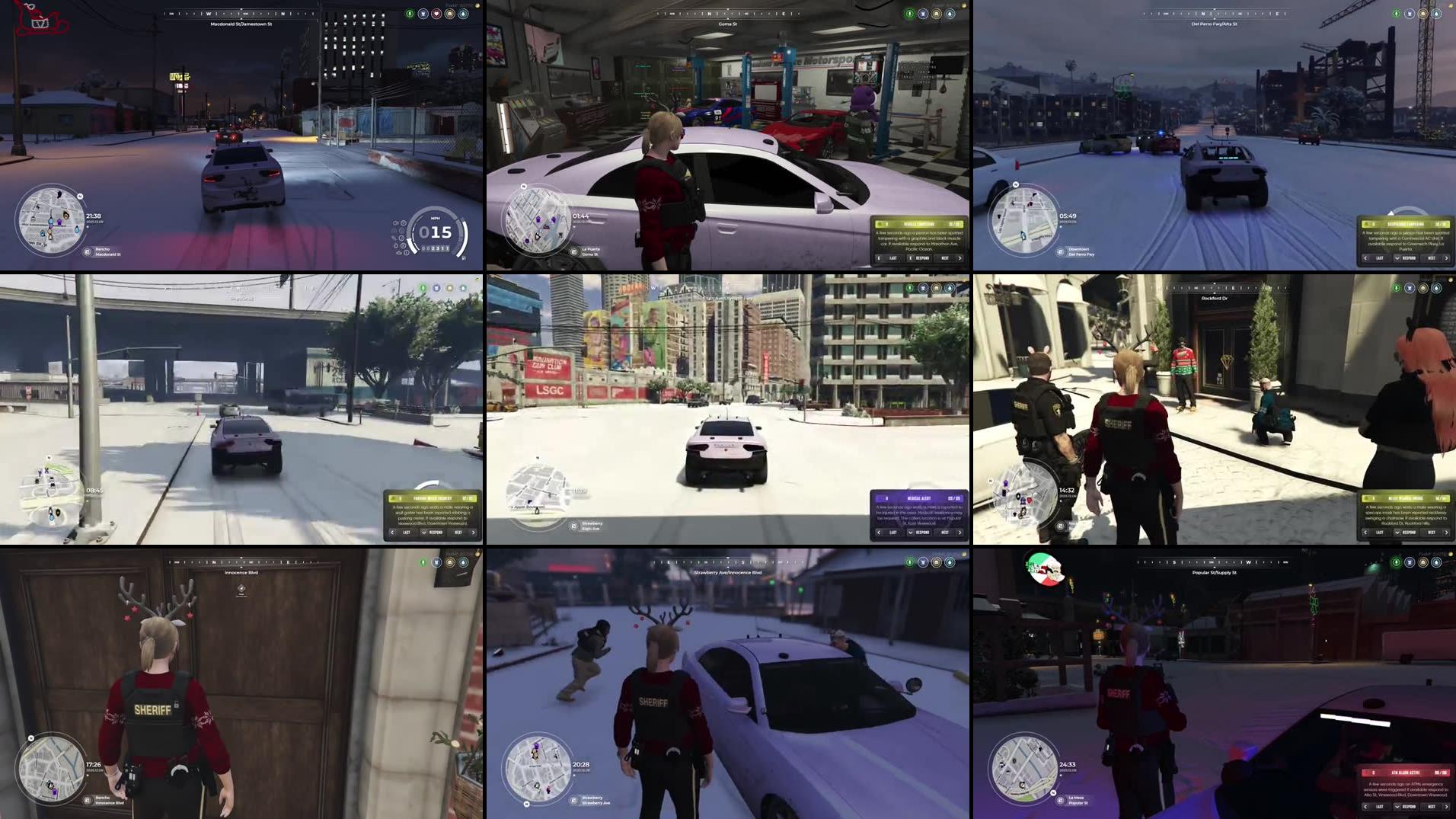Image resolution: width=1456 pixels, height=819 pixels.
Task: Click the alert icon on the PARKING METER ROBBERY callout
Action: [393, 498]
